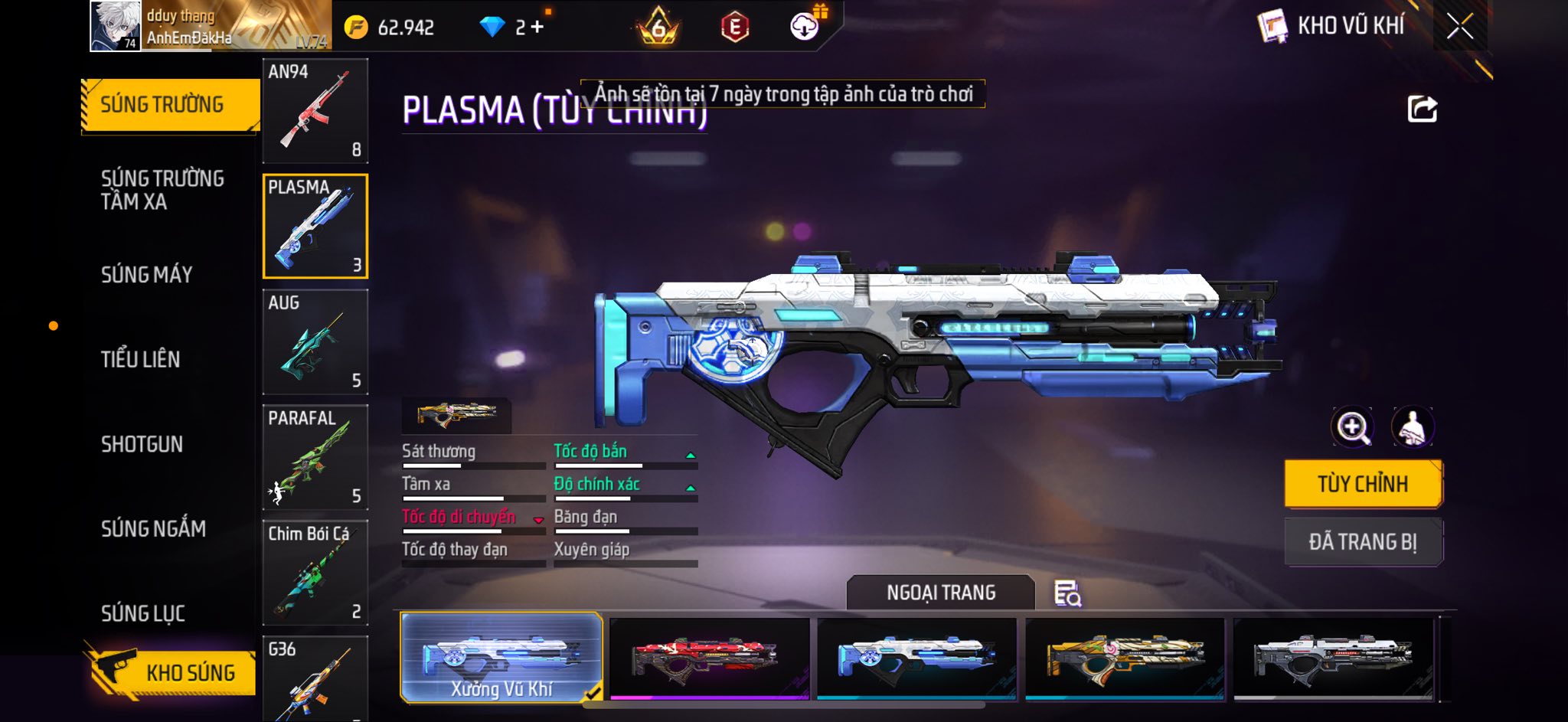Choose the gold Plasma skin thumbnail
This screenshot has height=722, width=1568.
(x=1125, y=657)
